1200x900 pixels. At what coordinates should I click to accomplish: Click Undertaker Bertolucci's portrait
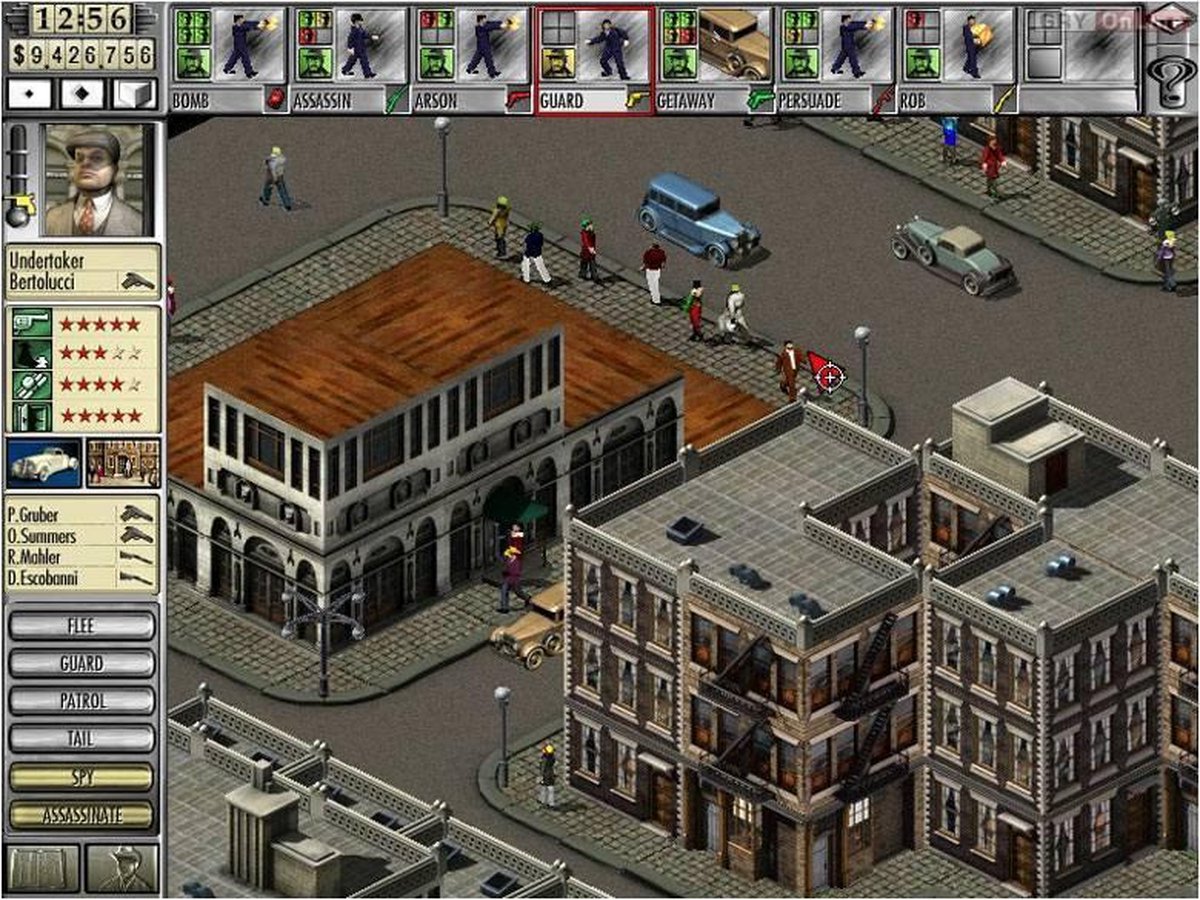[x=97, y=180]
